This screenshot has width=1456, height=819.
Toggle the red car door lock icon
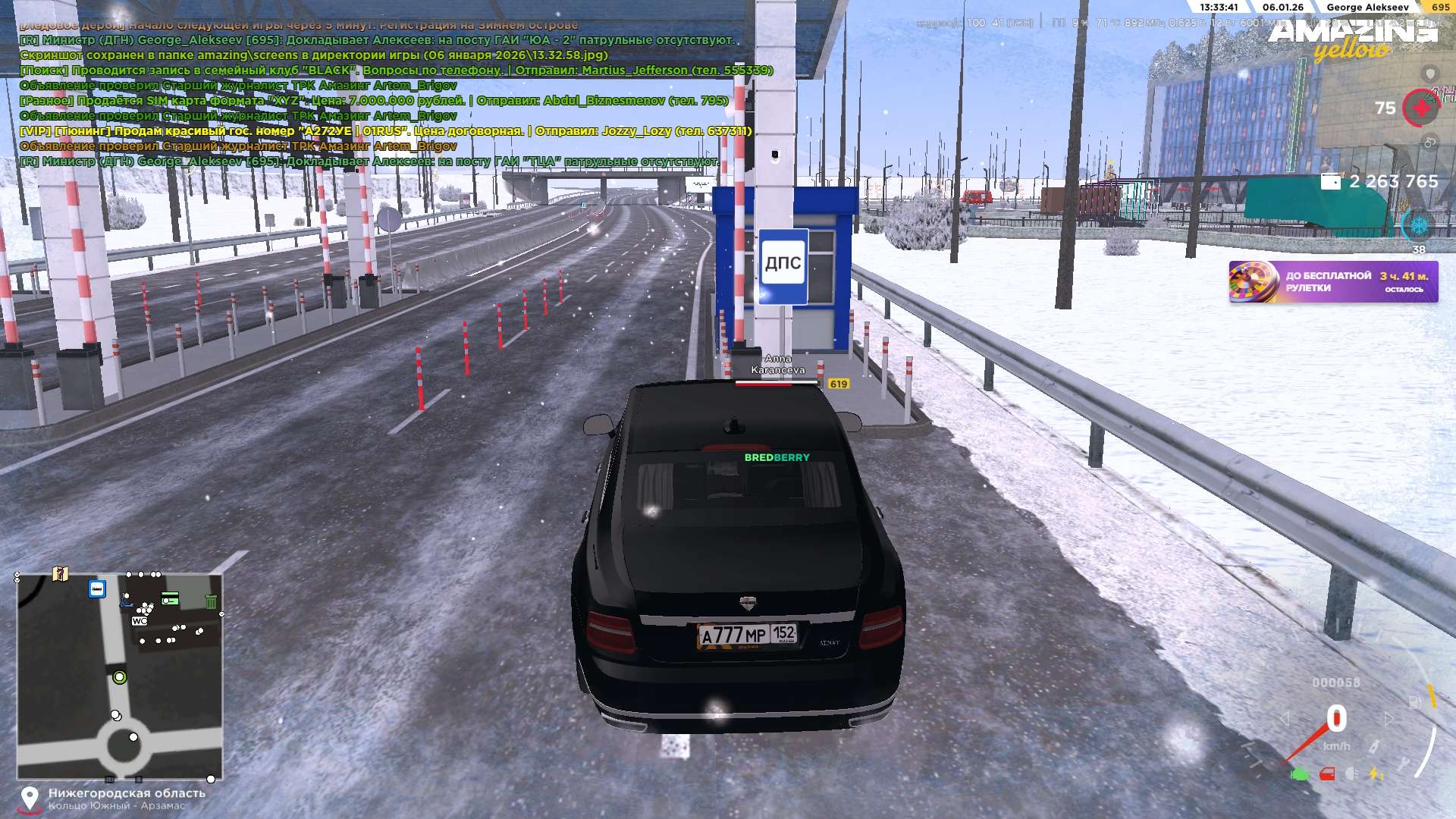click(x=1327, y=774)
